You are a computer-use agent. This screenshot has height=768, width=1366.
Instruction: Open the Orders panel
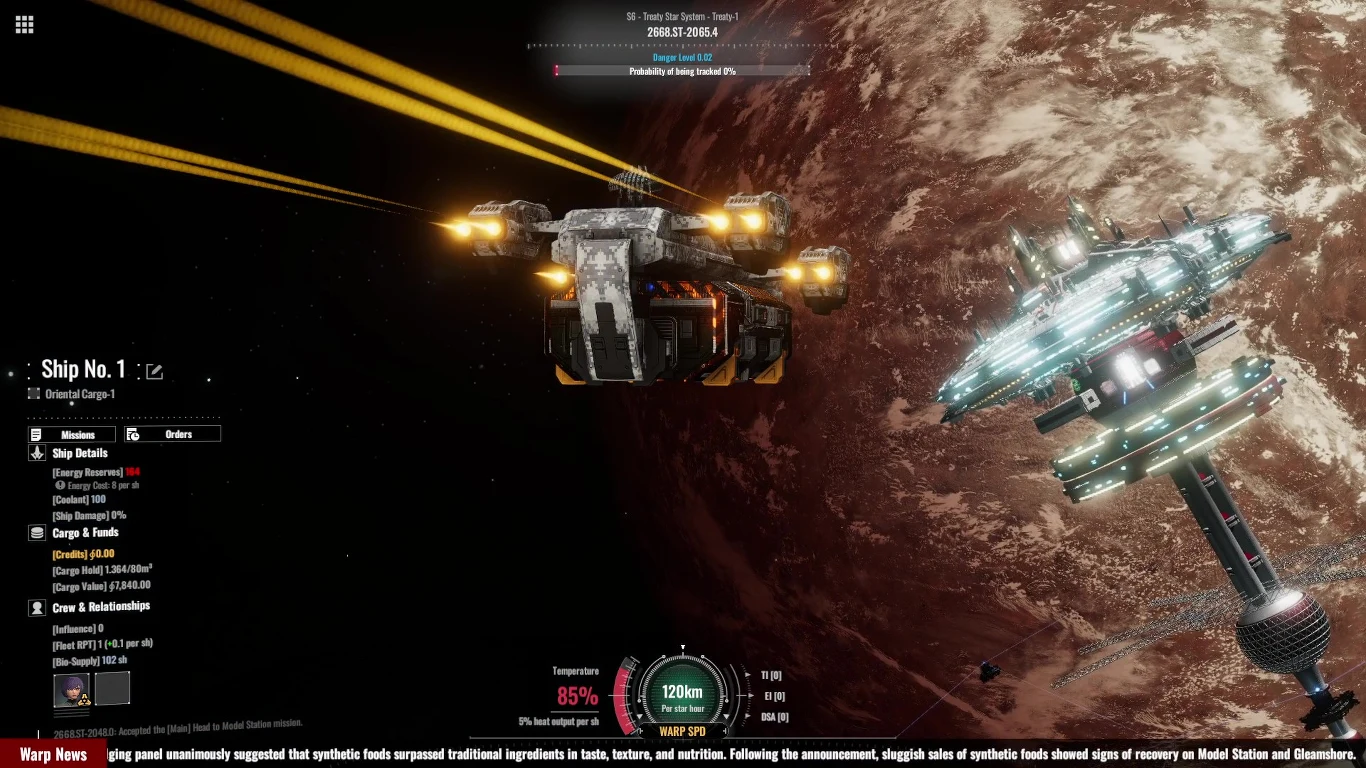tap(172, 434)
